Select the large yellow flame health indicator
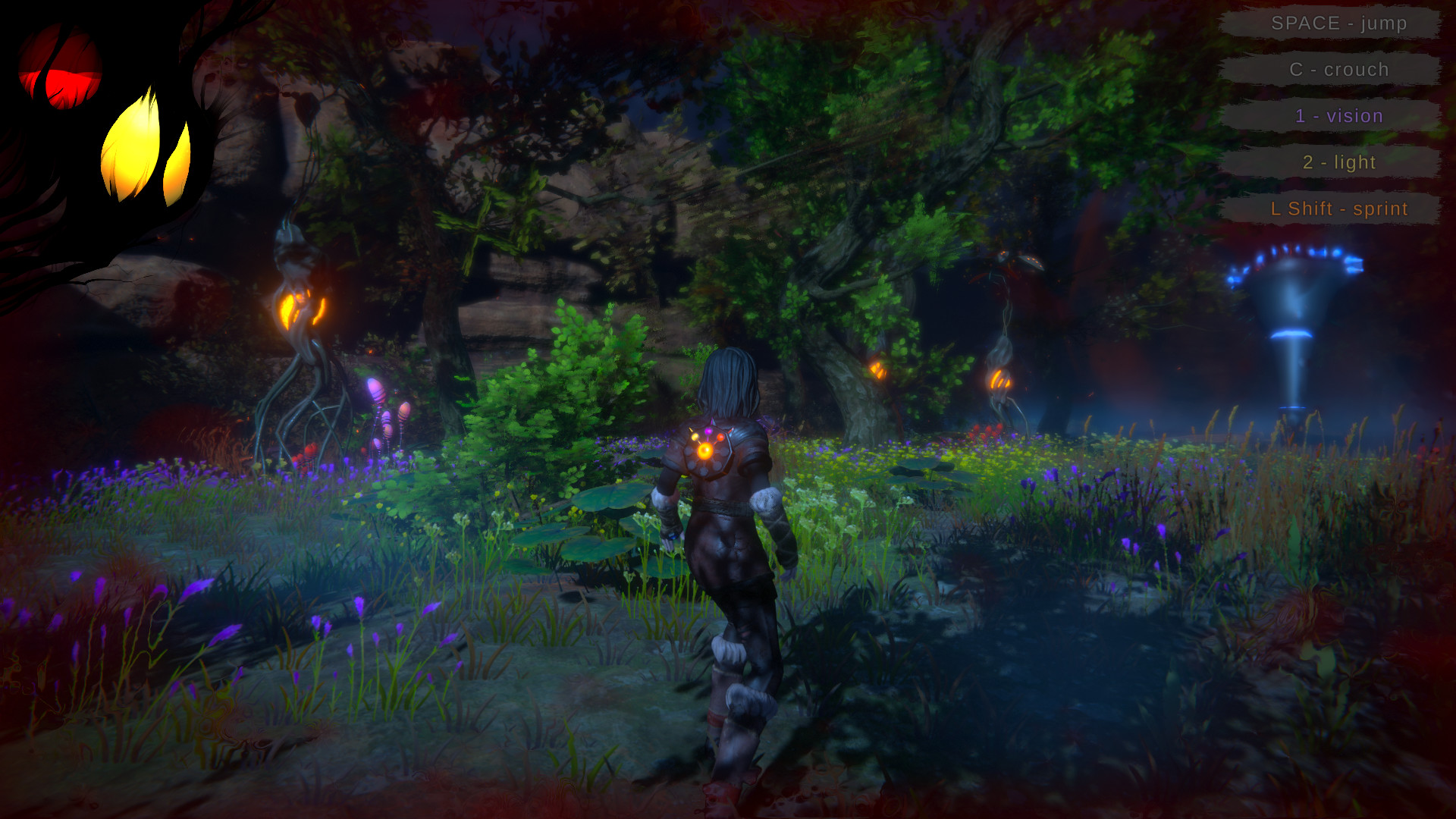The width and height of the screenshot is (1456, 819). (x=133, y=144)
